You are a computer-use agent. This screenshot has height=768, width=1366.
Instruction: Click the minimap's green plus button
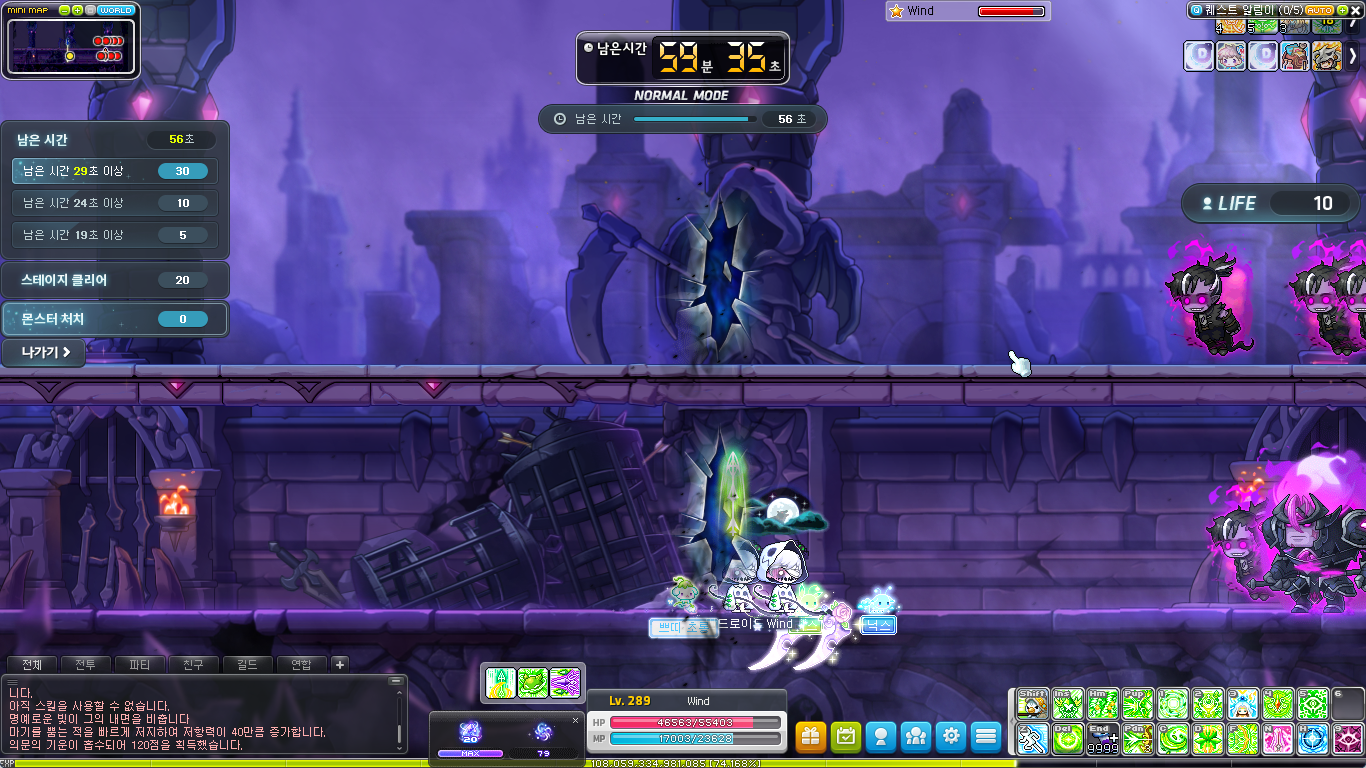pyautogui.click(x=78, y=10)
